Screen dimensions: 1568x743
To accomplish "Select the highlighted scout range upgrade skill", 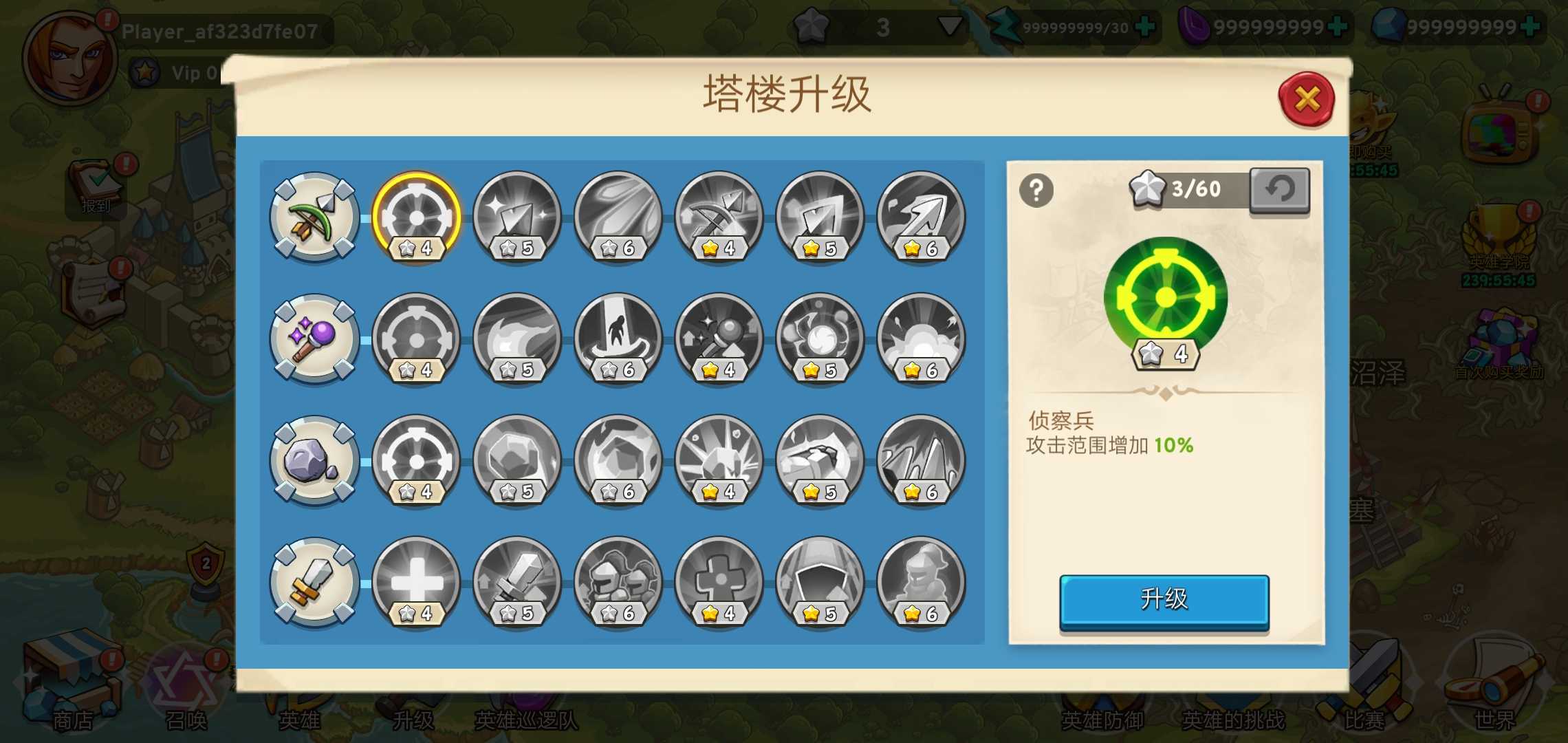I will click(415, 219).
